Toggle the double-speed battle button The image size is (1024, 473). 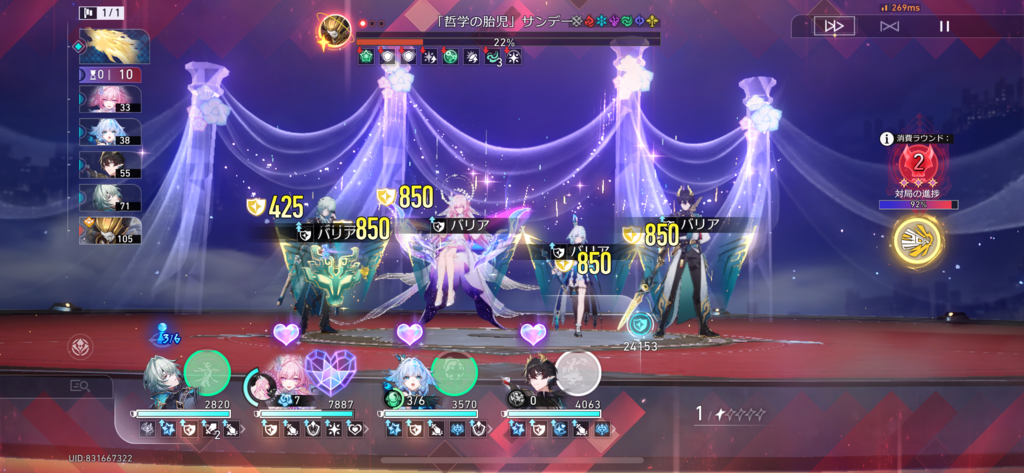click(832, 27)
